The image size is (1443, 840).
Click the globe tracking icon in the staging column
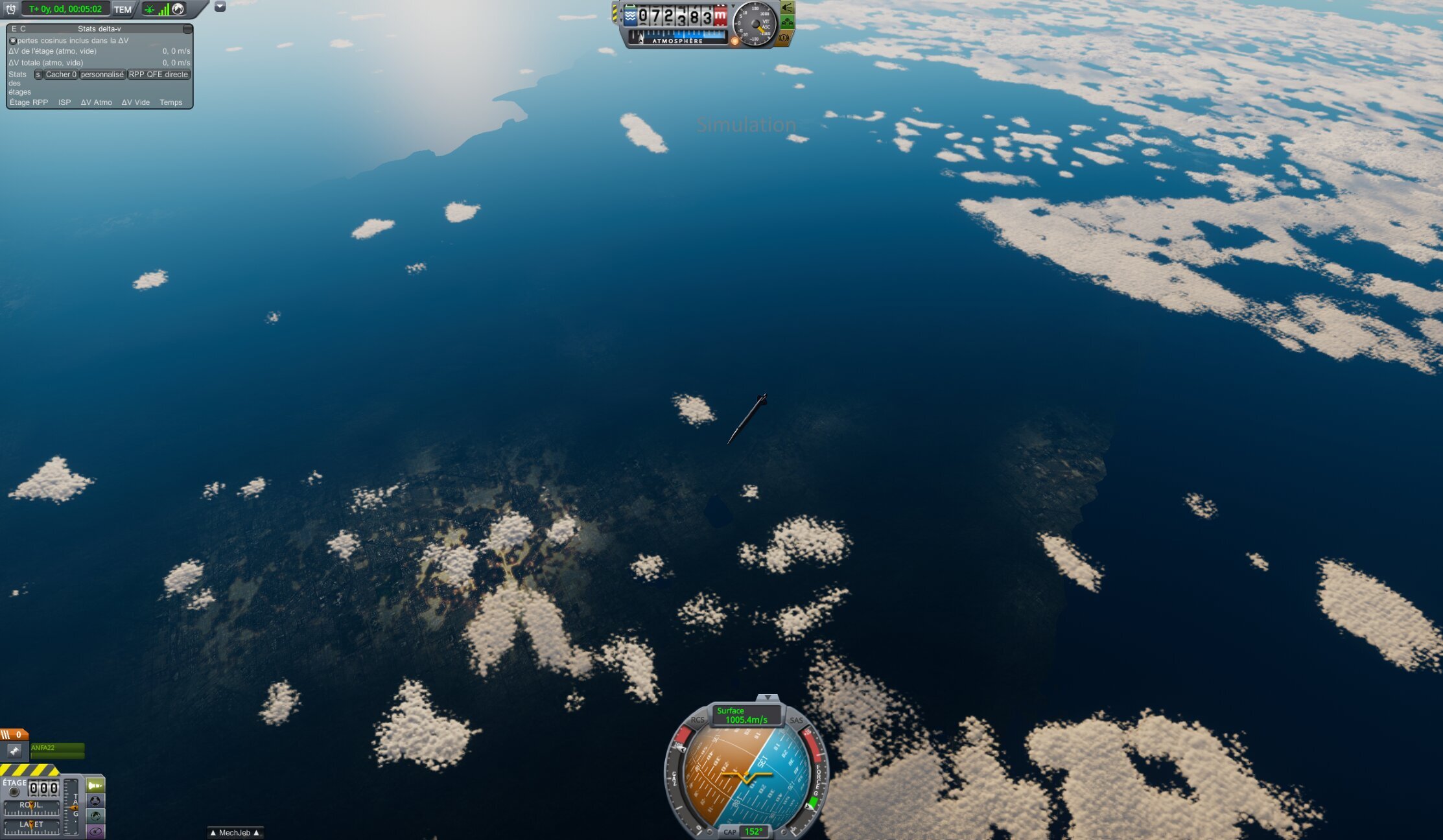click(x=96, y=817)
